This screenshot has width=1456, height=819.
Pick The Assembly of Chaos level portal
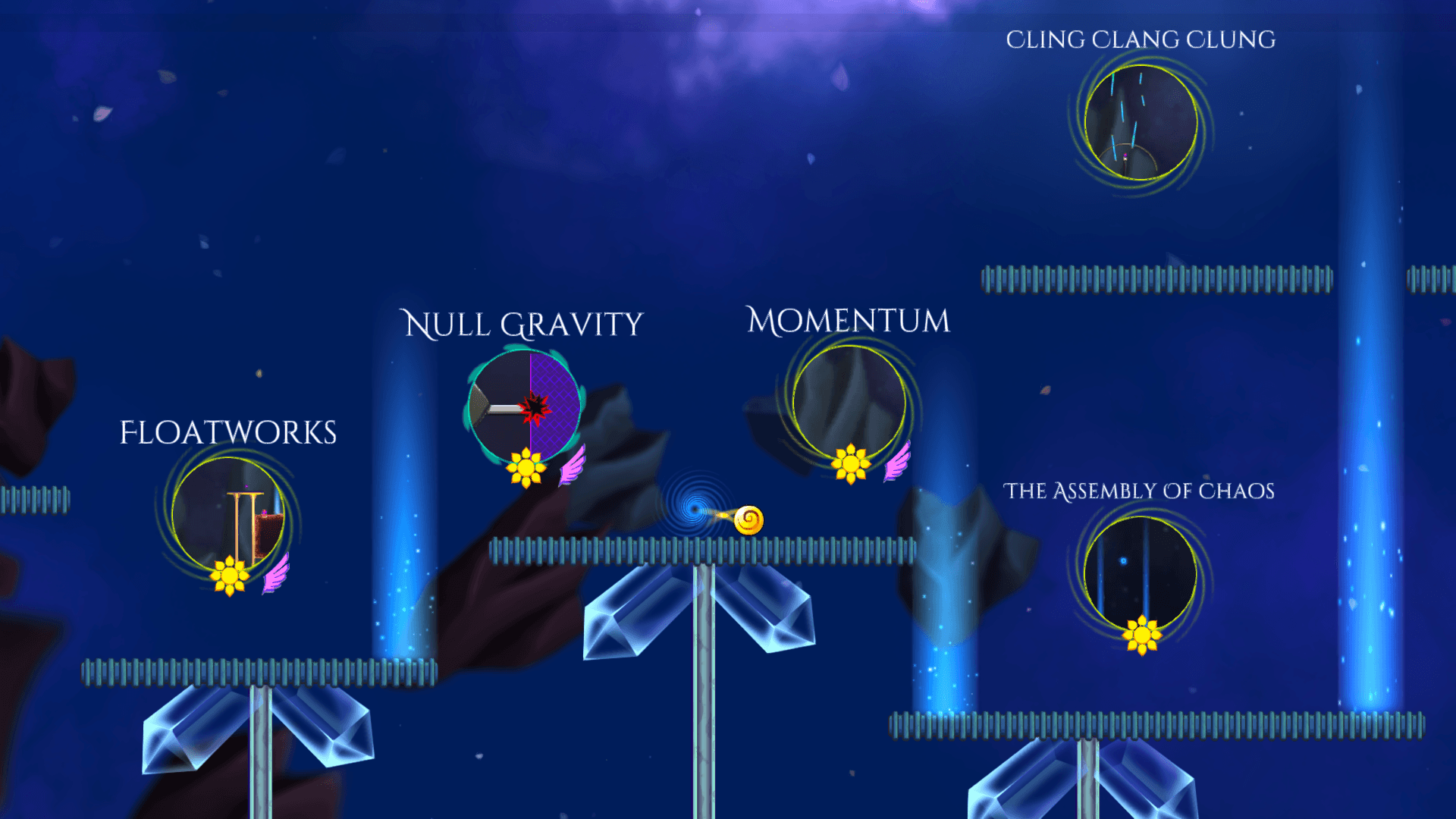pyautogui.click(x=1141, y=573)
